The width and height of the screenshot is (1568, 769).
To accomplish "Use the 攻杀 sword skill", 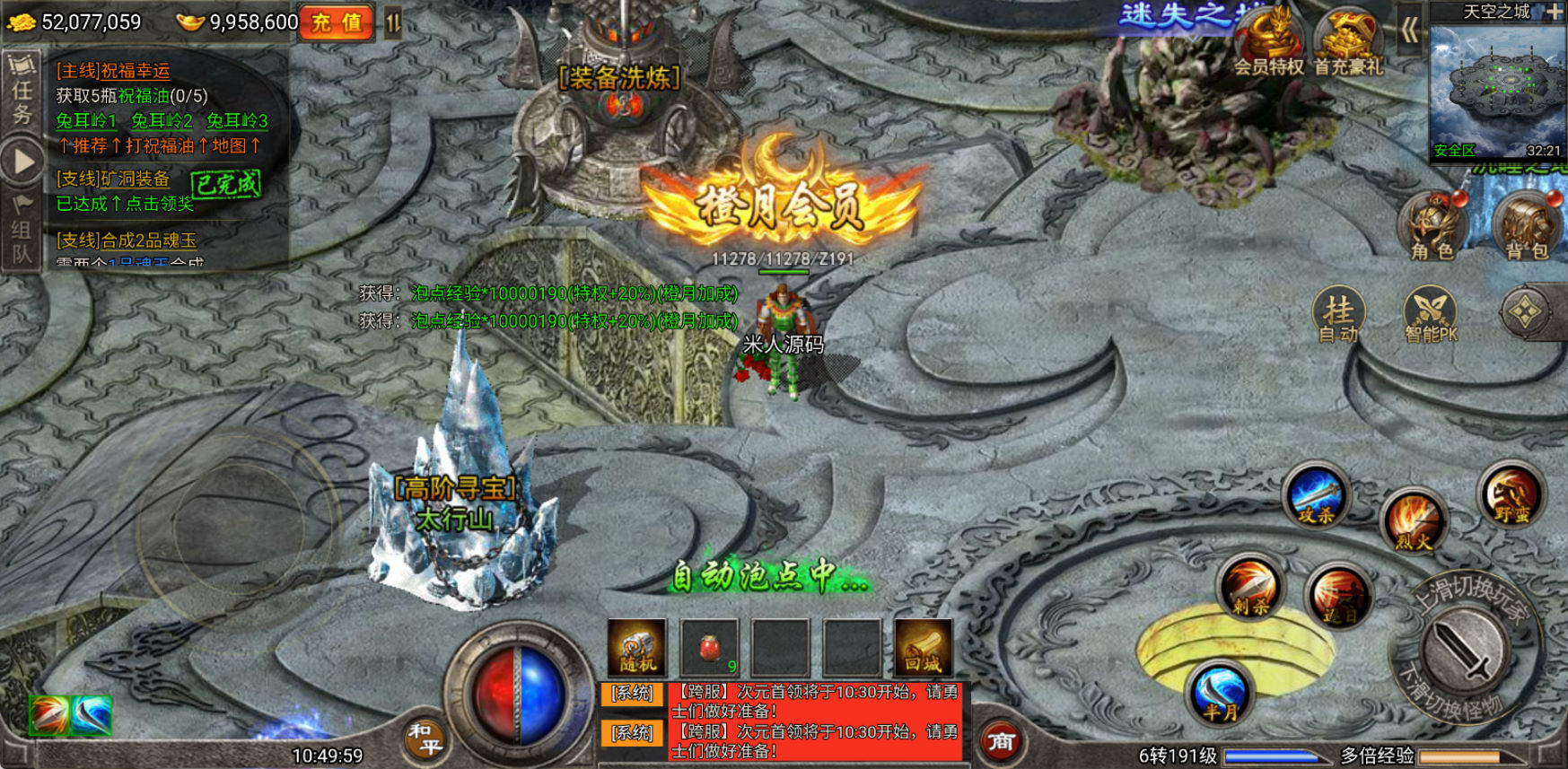I will [x=1316, y=496].
